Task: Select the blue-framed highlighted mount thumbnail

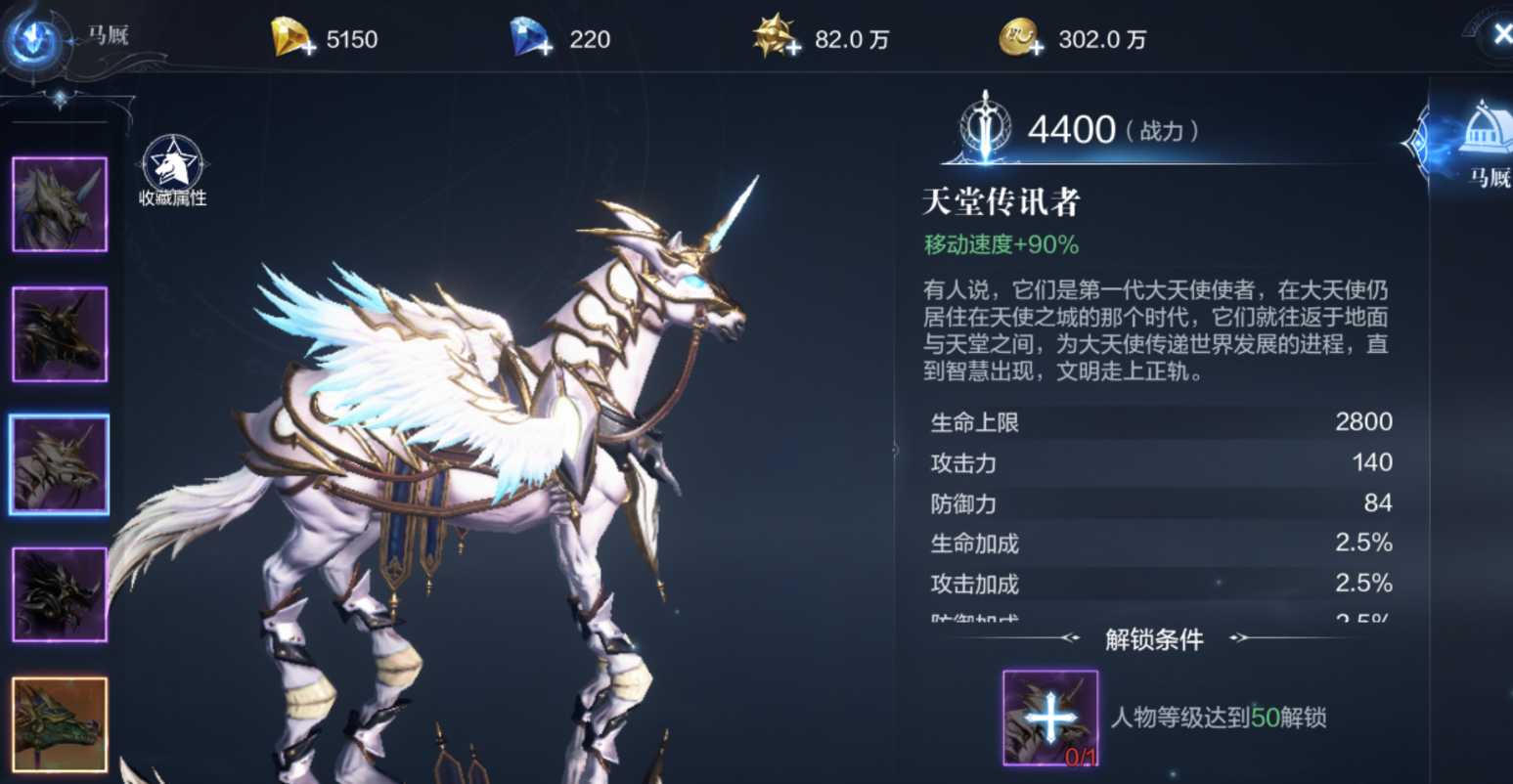Action: (60, 464)
